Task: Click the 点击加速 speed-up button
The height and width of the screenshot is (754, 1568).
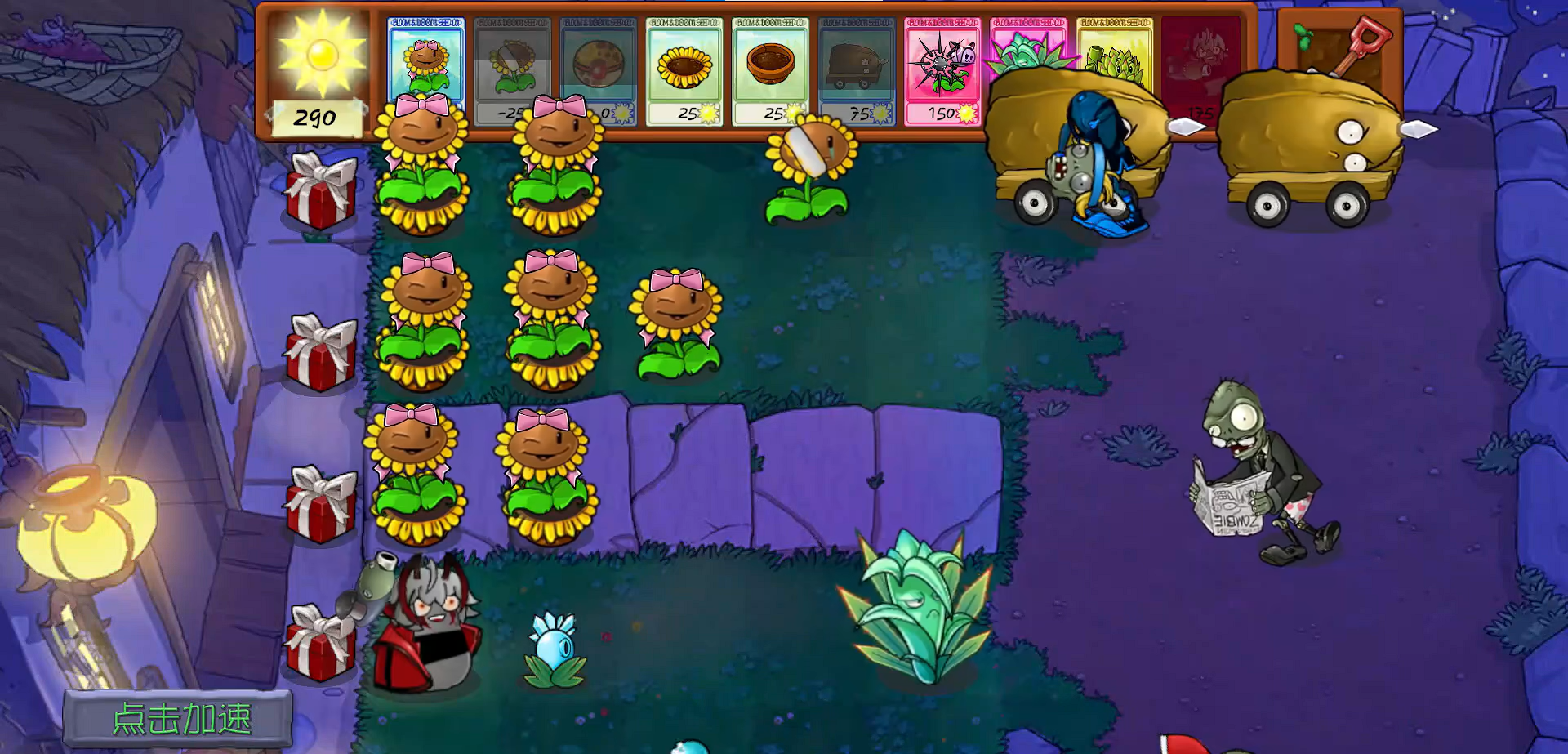Action: tap(178, 719)
